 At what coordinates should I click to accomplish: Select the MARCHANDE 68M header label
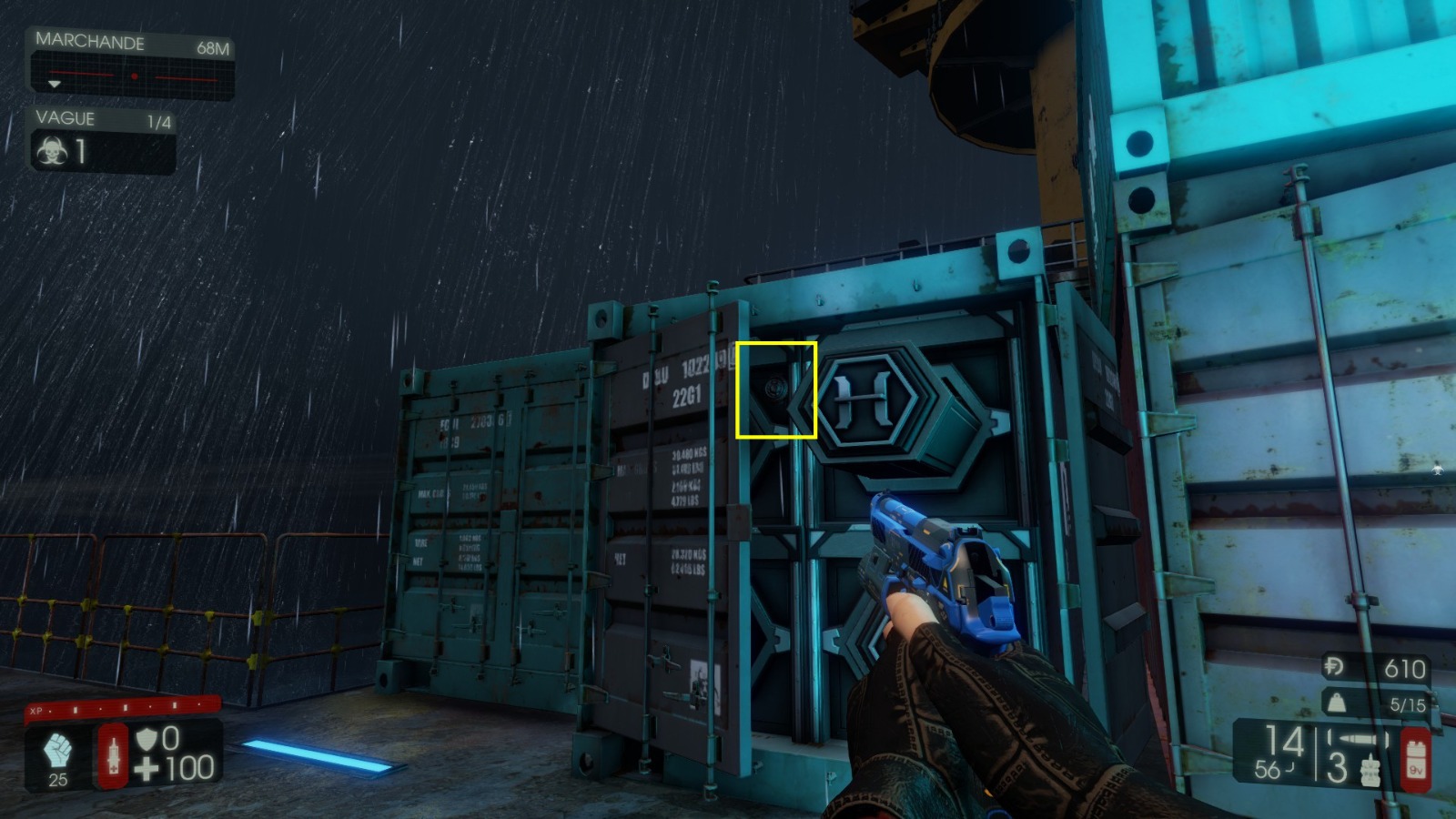coord(89,42)
